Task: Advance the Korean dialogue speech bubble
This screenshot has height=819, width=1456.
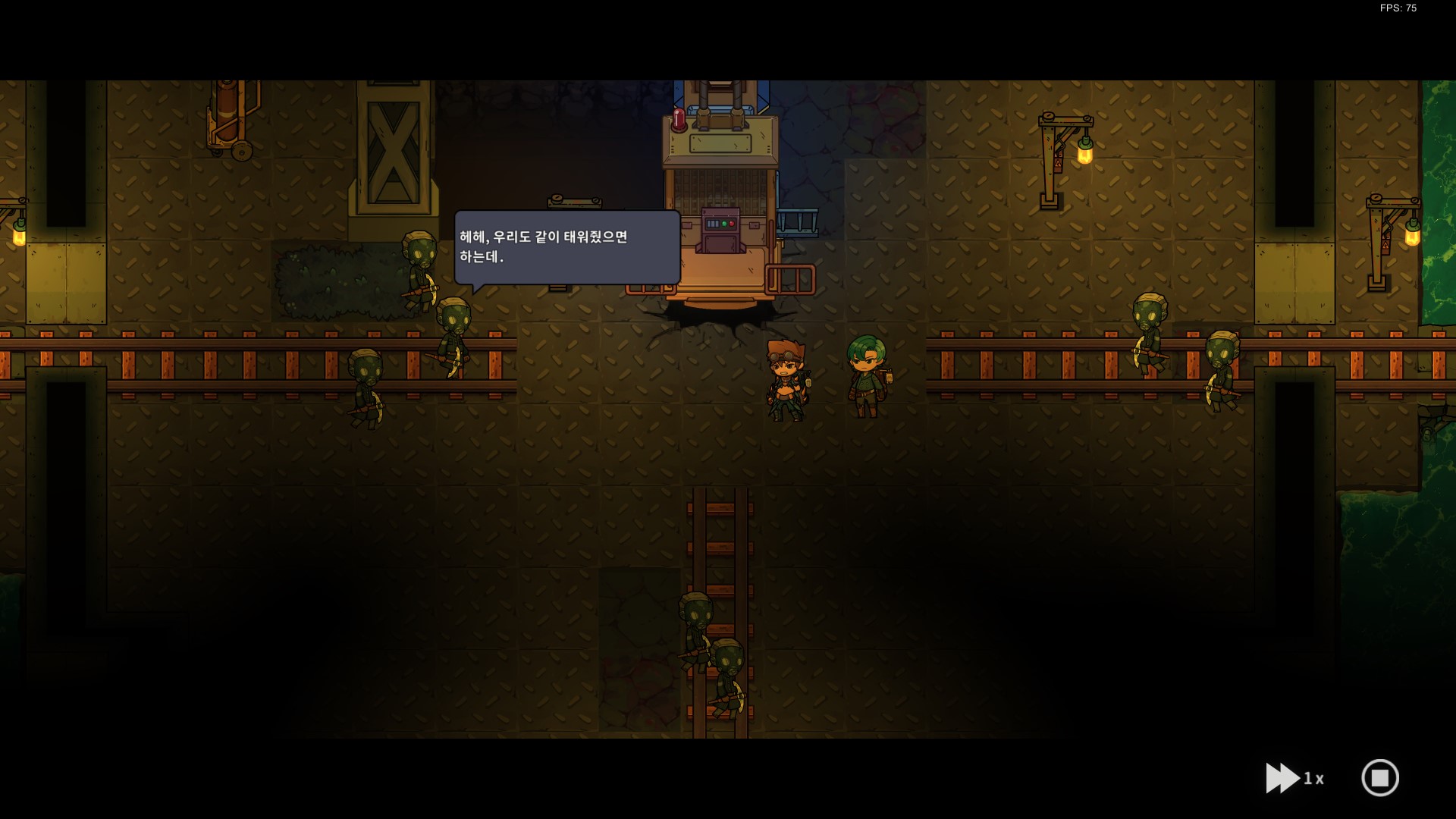Action: coord(566,247)
